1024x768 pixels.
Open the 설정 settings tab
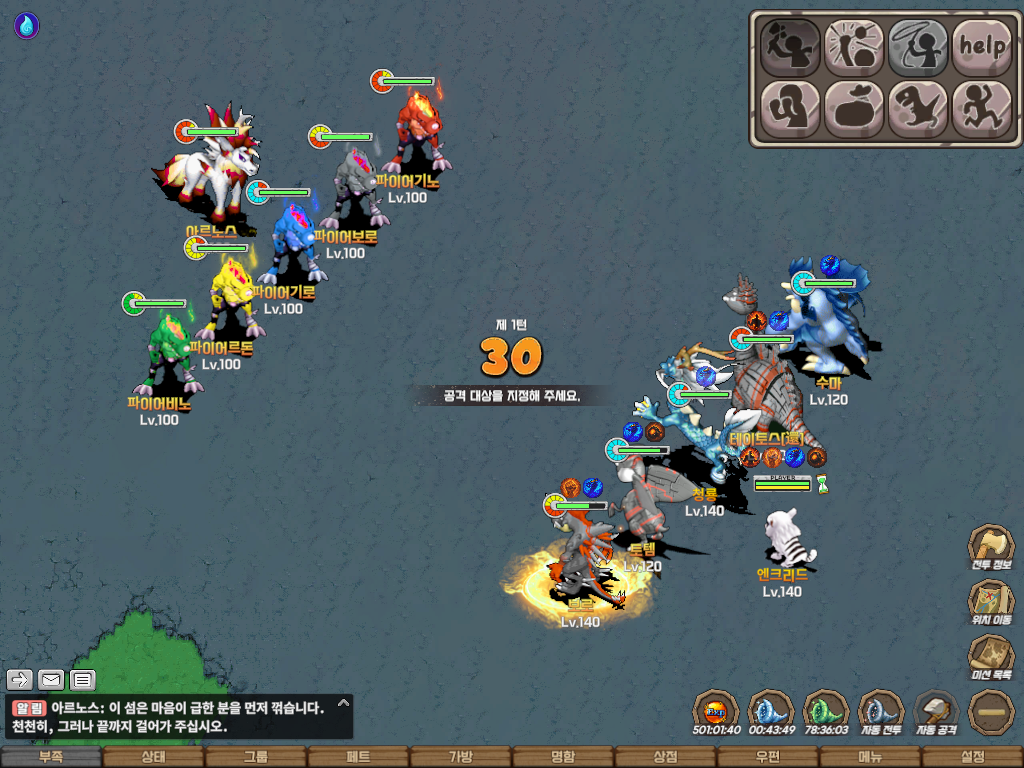(x=972, y=757)
